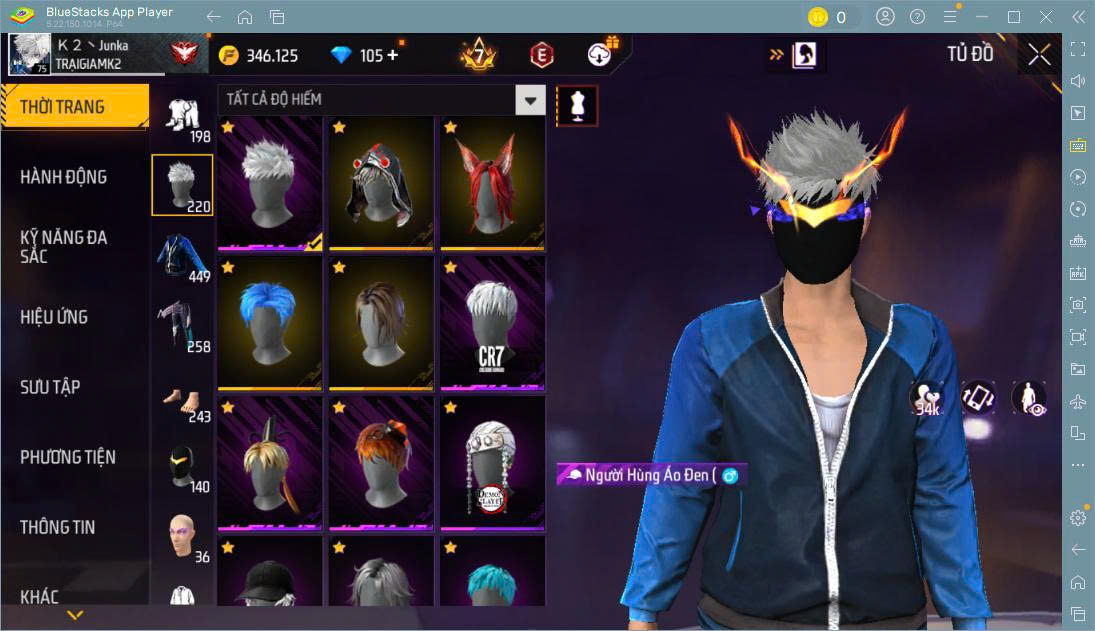Select the red hair with fox ears
1095x631 pixels.
pyautogui.click(x=492, y=182)
